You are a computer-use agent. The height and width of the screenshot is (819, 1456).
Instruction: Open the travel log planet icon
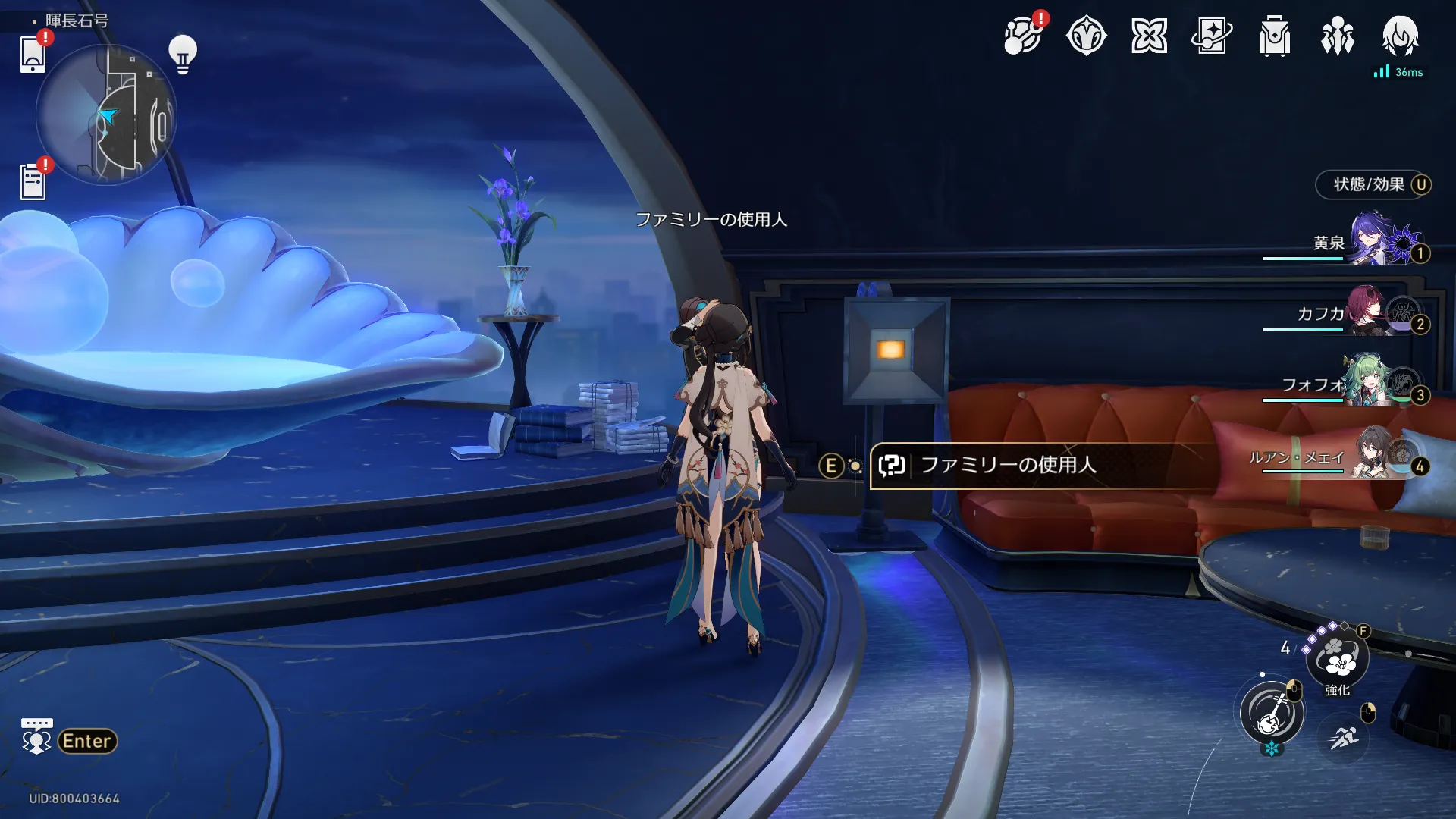[x=1022, y=36]
